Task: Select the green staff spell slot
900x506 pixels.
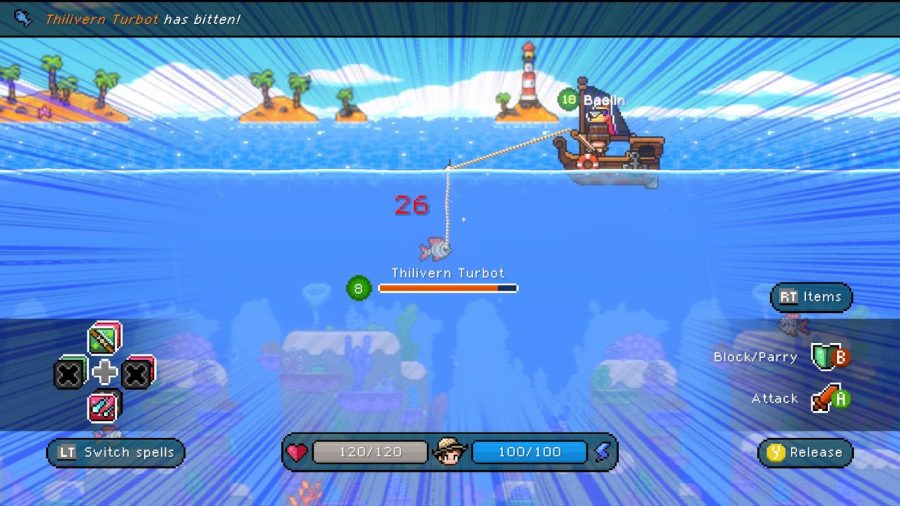Action: pos(104,340)
